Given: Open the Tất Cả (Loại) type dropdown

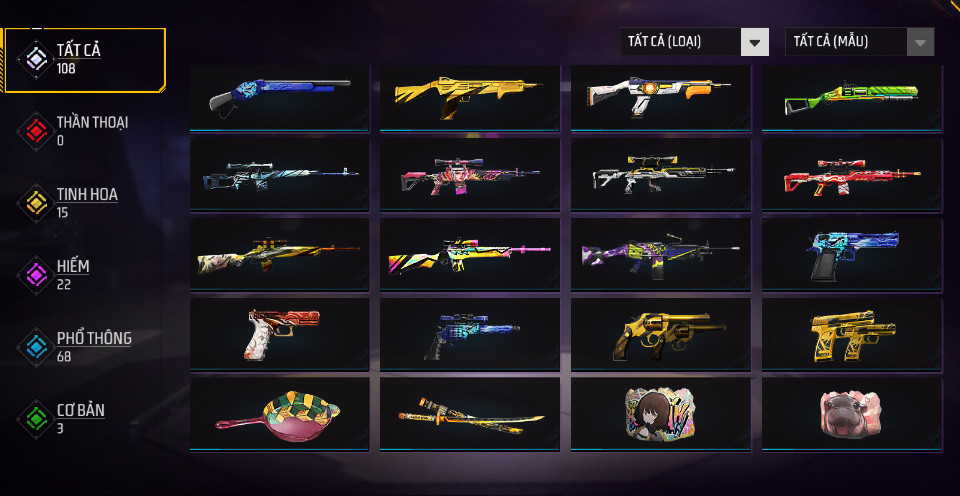Looking at the screenshot, I should click(x=694, y=42).
